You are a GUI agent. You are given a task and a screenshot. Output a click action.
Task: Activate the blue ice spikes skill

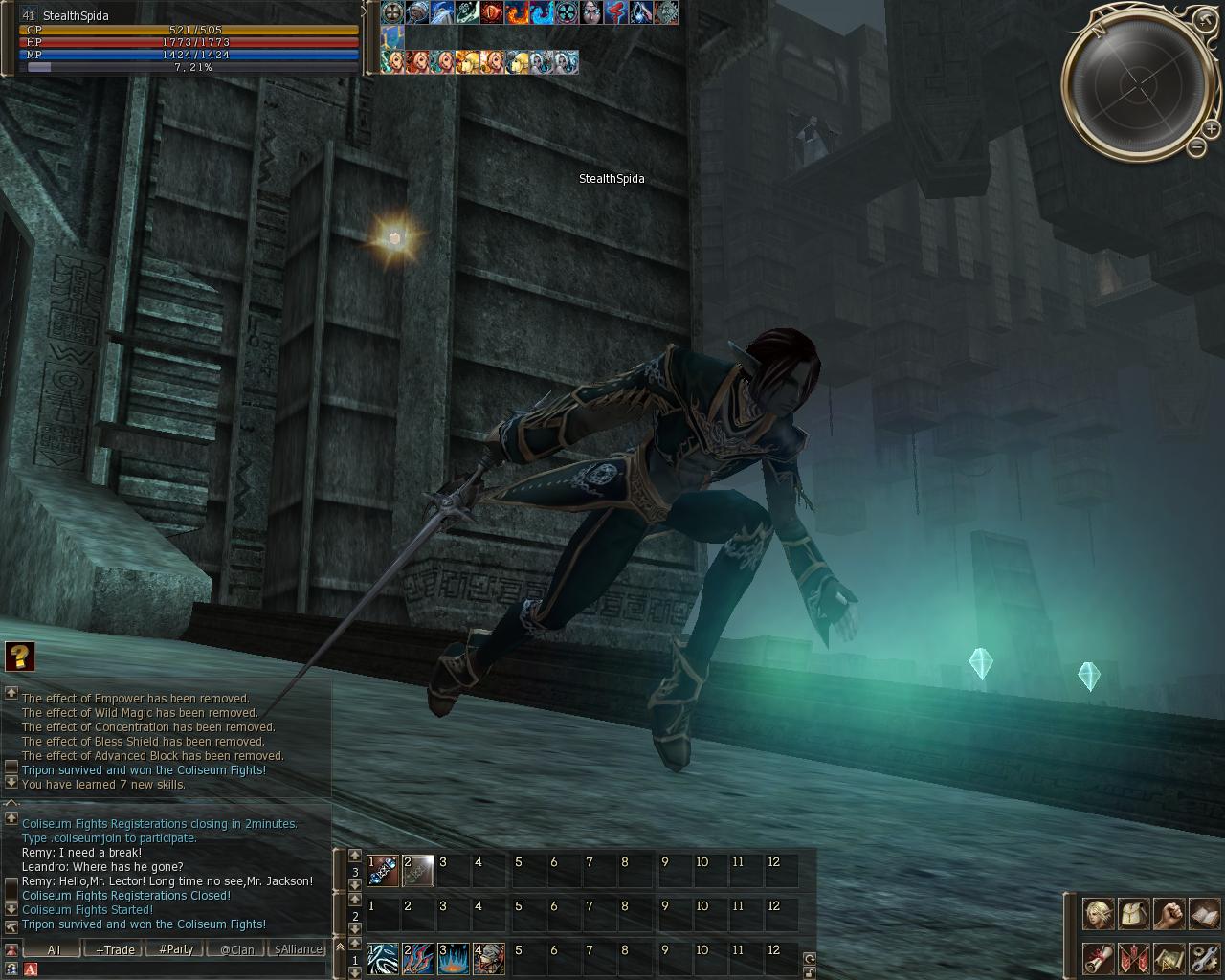454,959
